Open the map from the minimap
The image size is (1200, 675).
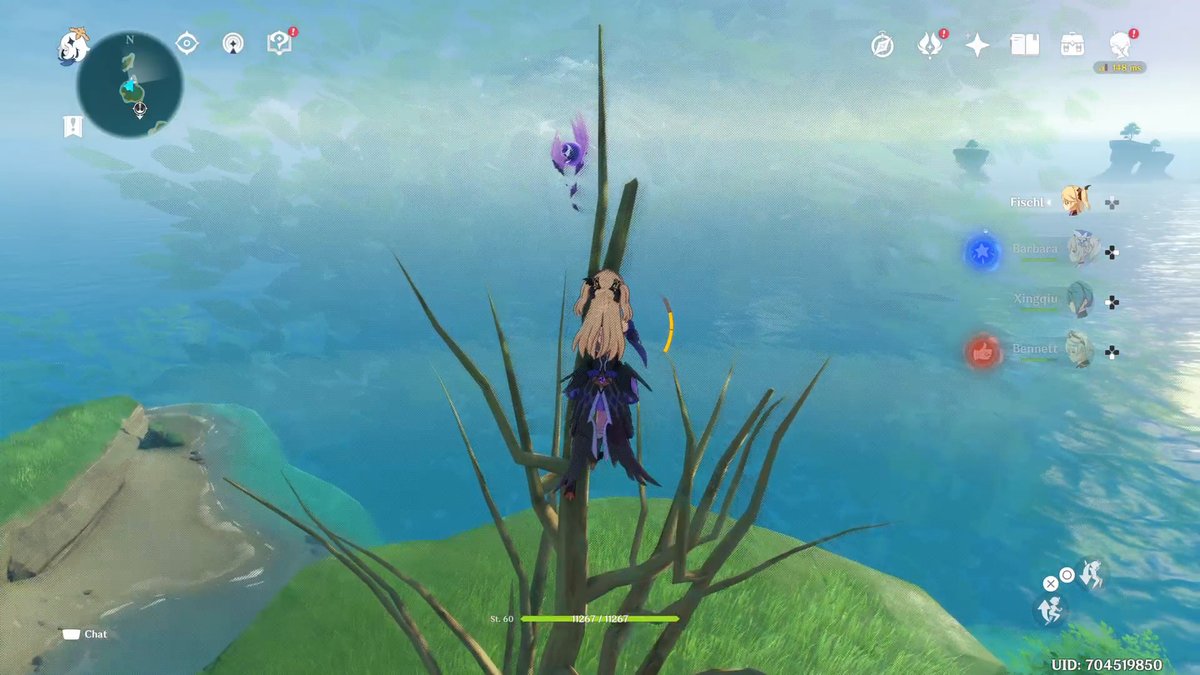pos(130,85)
